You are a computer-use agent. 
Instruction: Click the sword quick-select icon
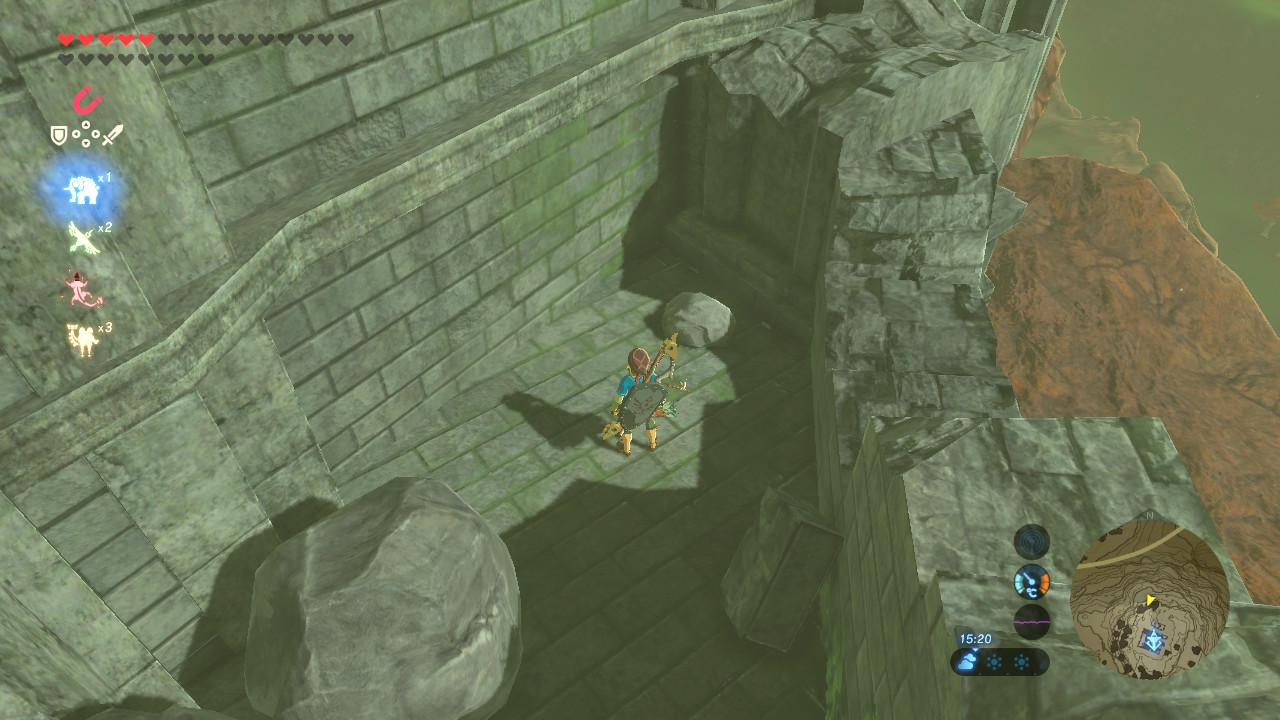pos(112,135)
